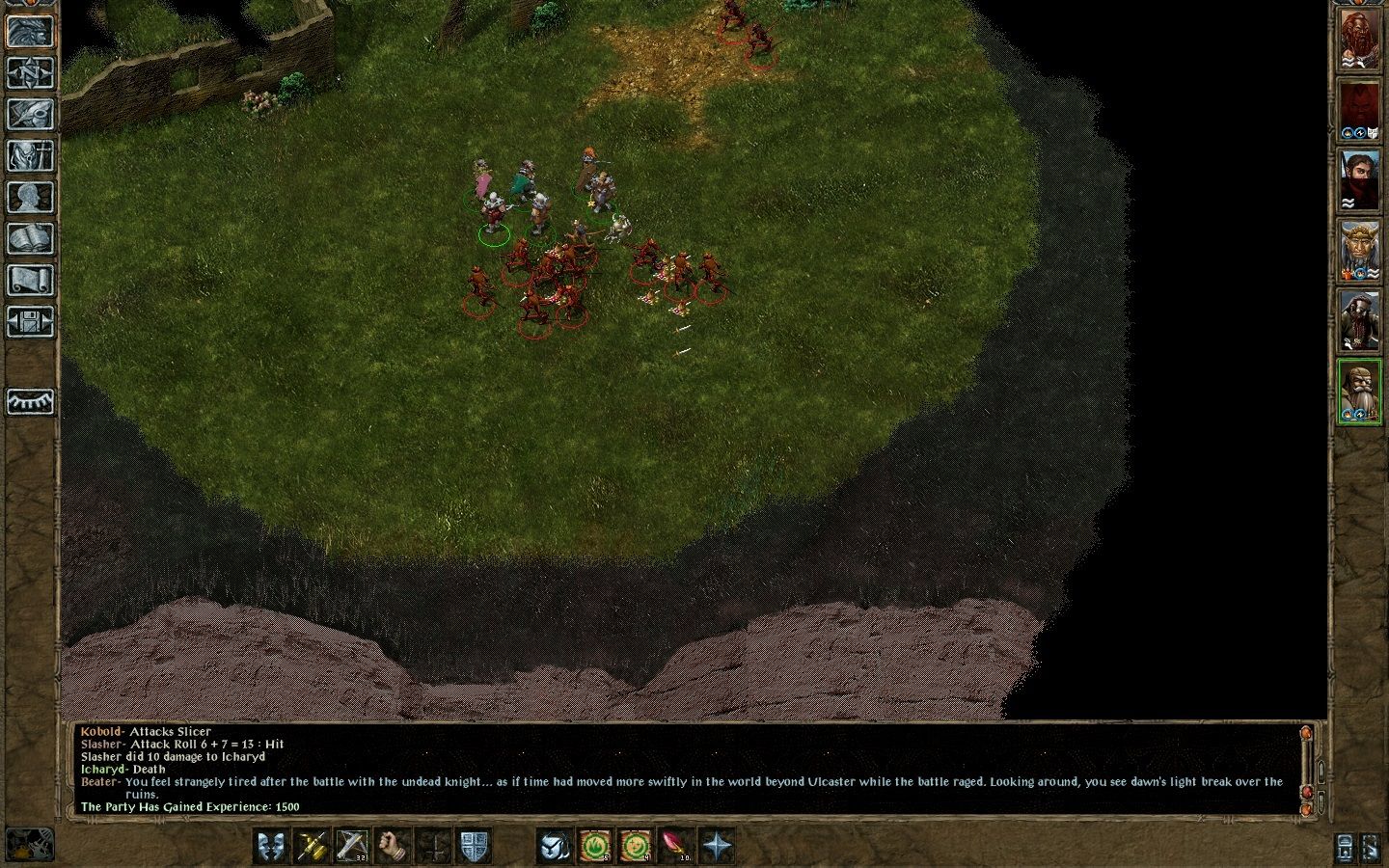Open the journal quill button

tap(30, 114)
